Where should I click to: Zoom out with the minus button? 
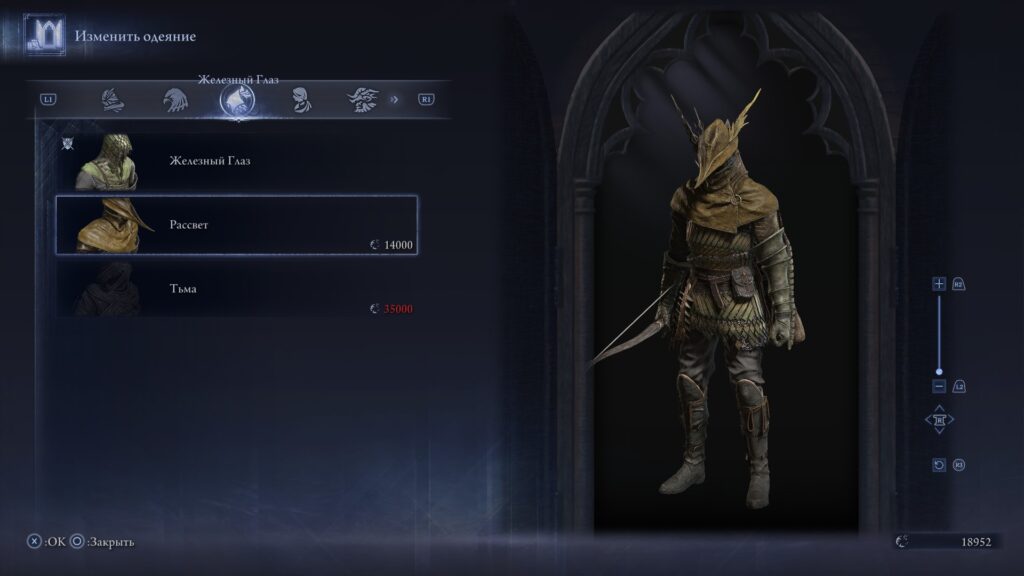pyautogui.click(x=939, y=386)
